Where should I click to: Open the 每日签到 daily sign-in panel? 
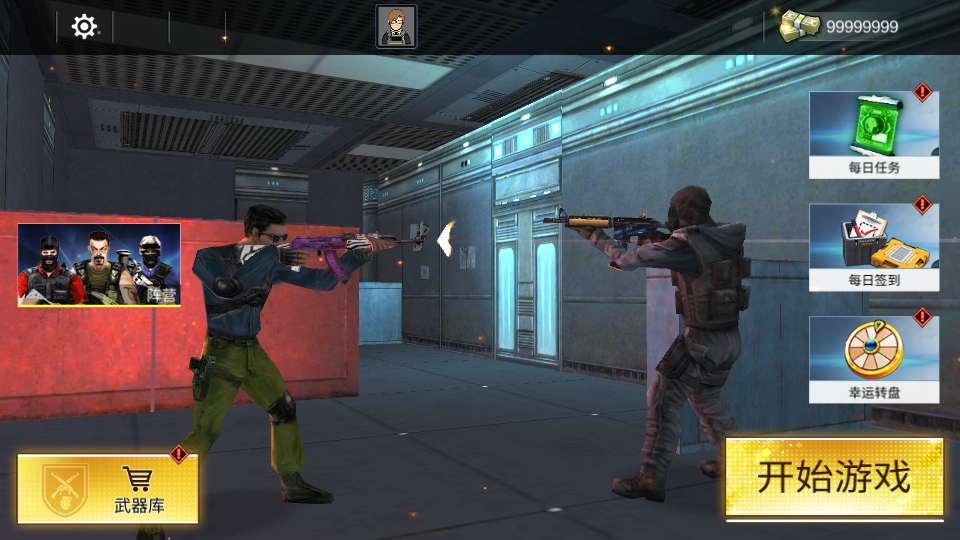(873, 248)
